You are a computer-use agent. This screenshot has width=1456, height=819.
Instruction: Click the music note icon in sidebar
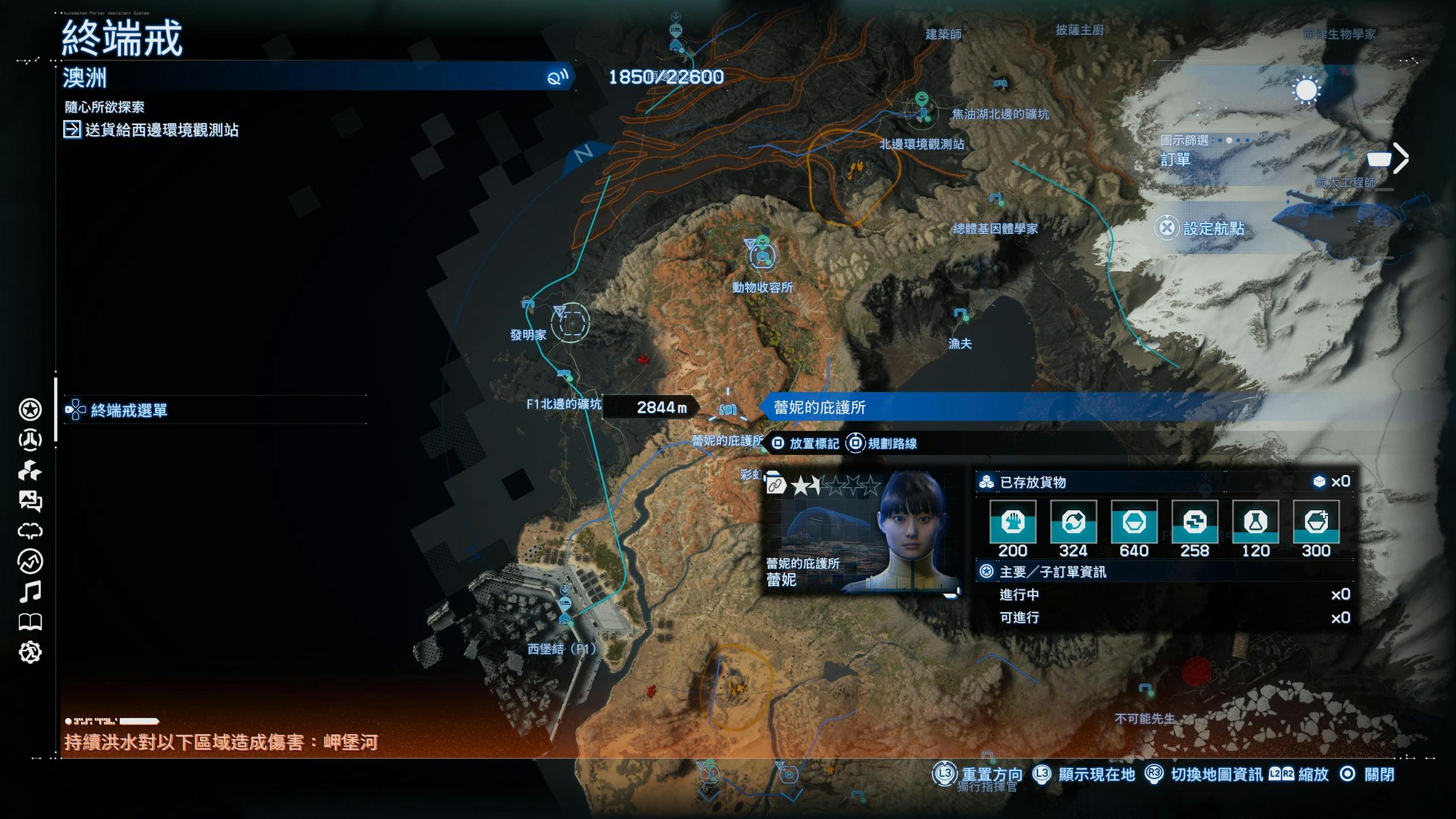click(x=30, y=591)
